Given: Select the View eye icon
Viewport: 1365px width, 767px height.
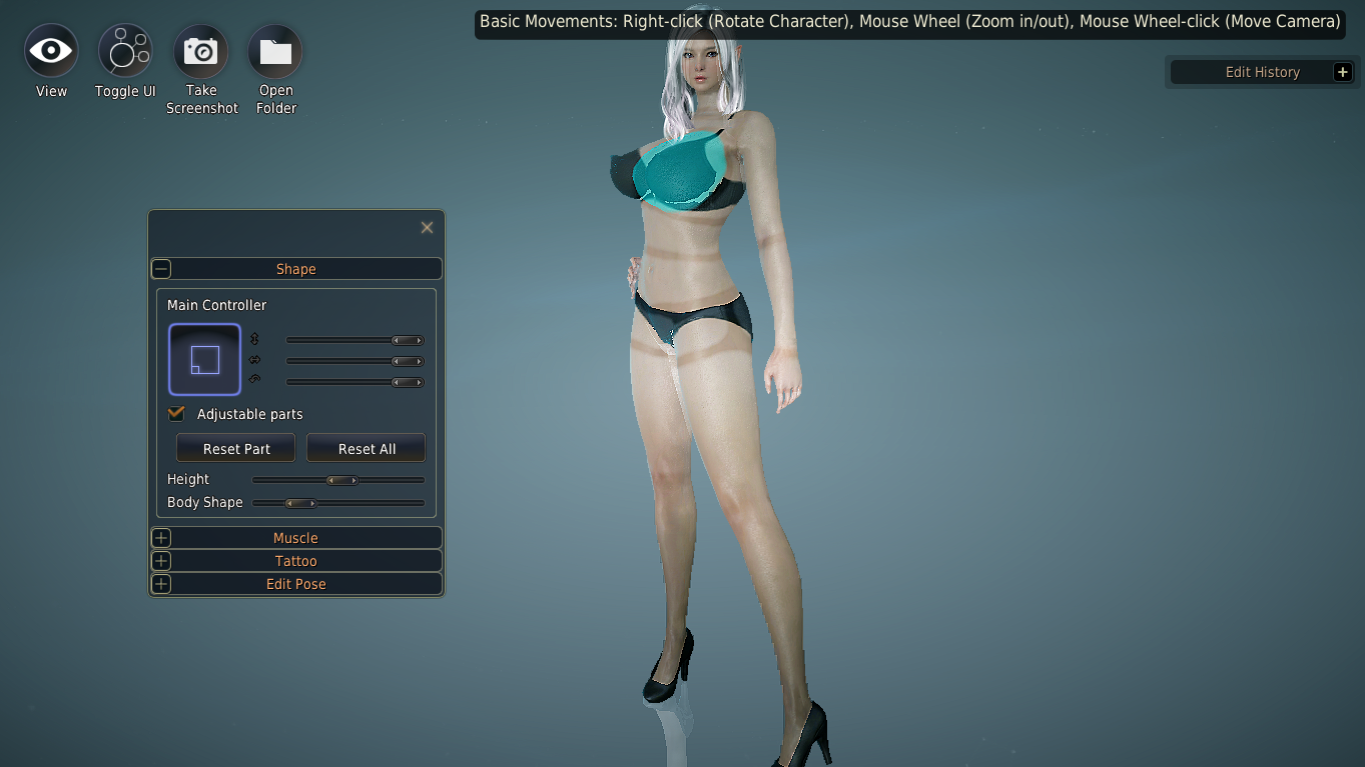Looking at the screenshot, I should click(x=50, y=50).
